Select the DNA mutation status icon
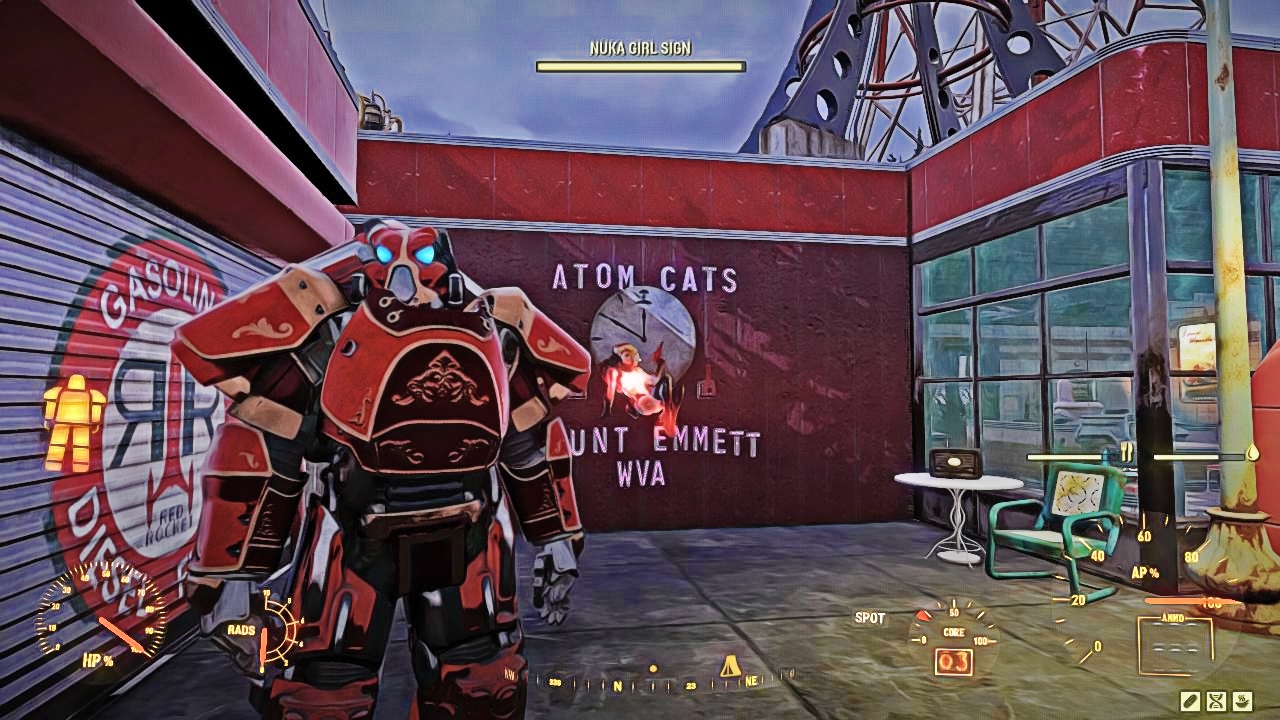The image size is (1280, 720). pyautogui.click(x=1217, y=700)
